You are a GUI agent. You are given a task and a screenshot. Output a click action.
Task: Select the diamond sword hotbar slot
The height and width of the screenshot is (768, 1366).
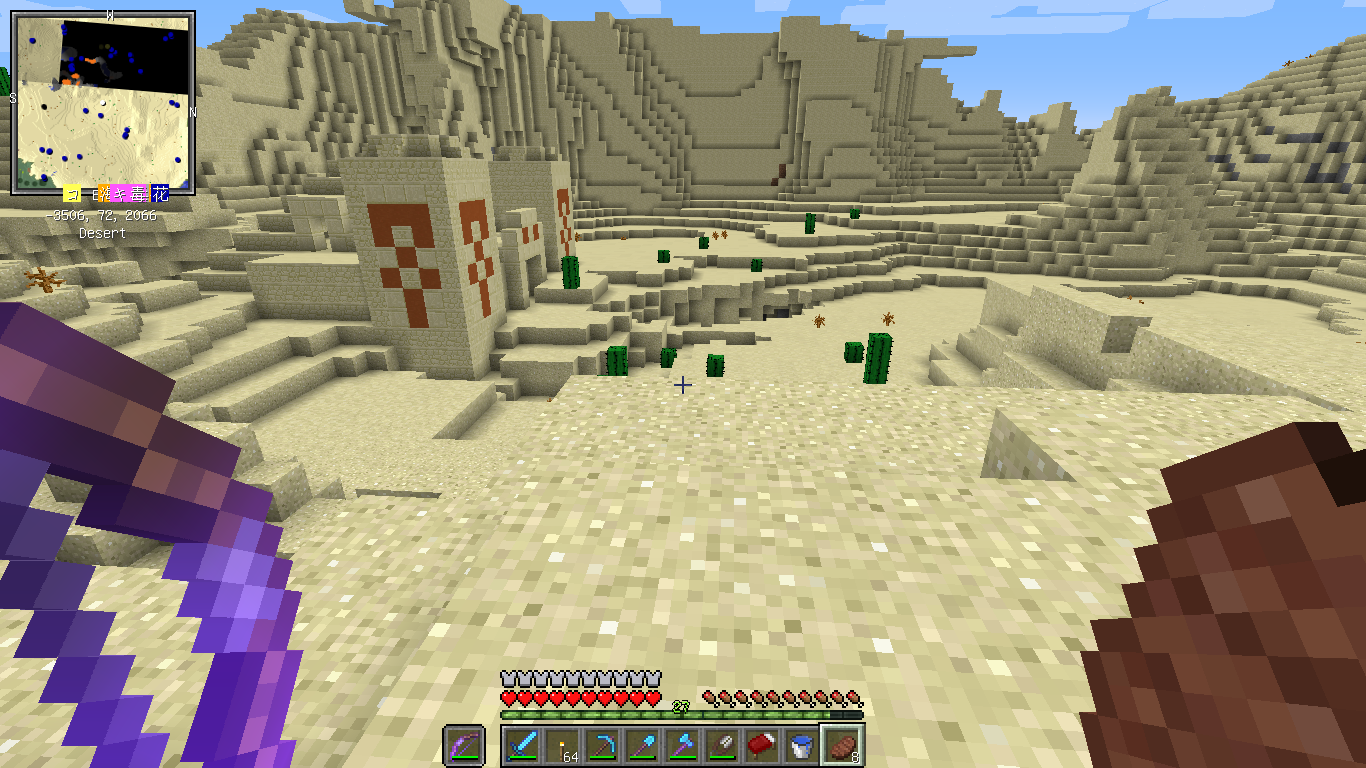(x=522, y=746)
